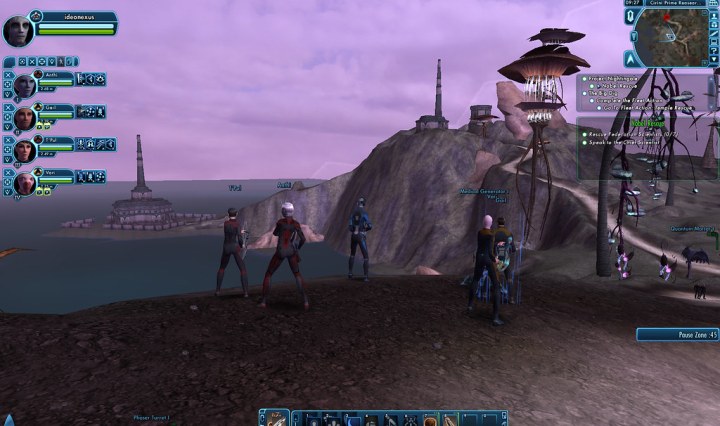Select away team member T'Pul's portrait
Screen dimensions: 720x426
click(24, 150)
